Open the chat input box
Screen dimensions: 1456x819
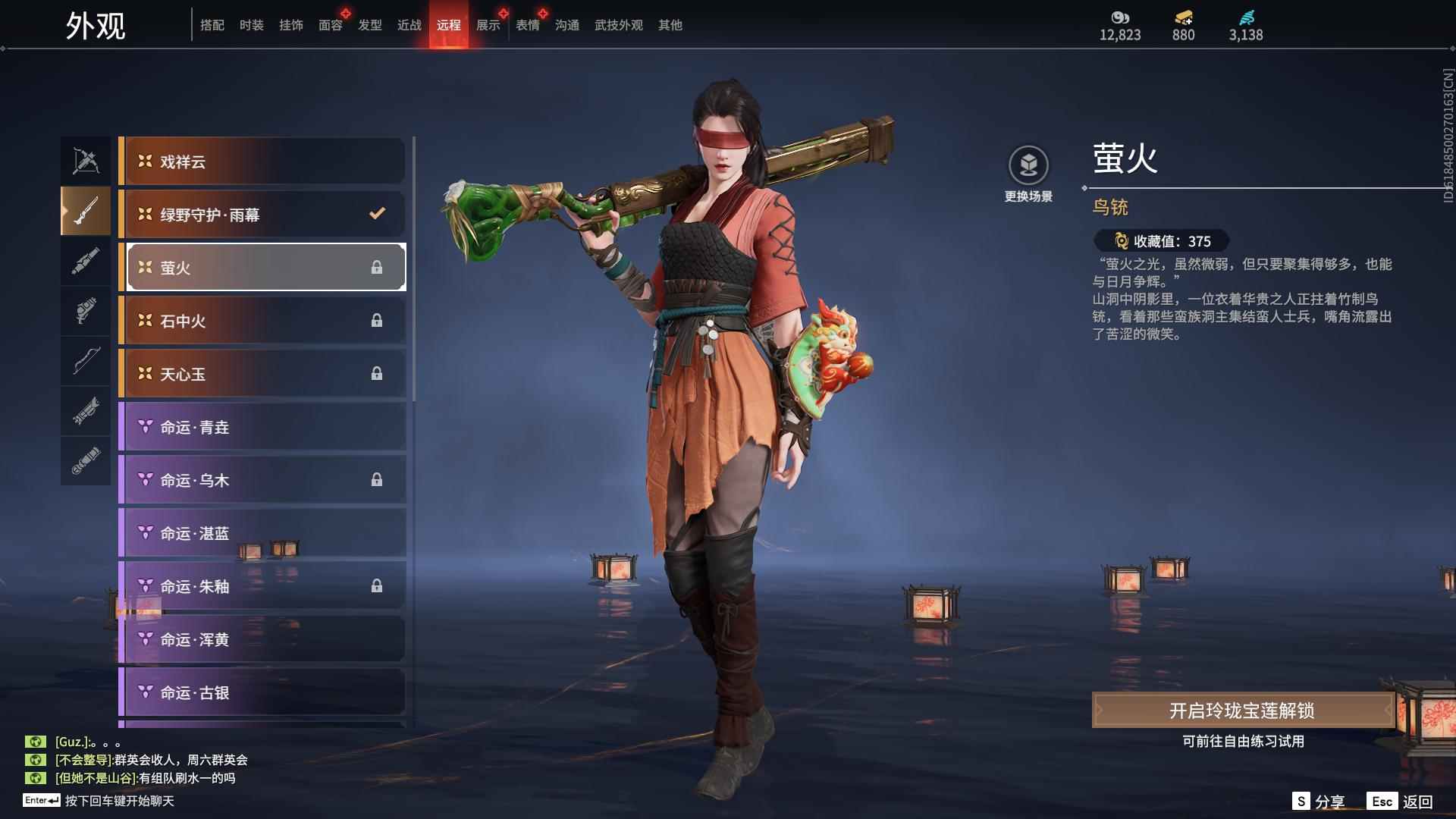pos(119,801)
